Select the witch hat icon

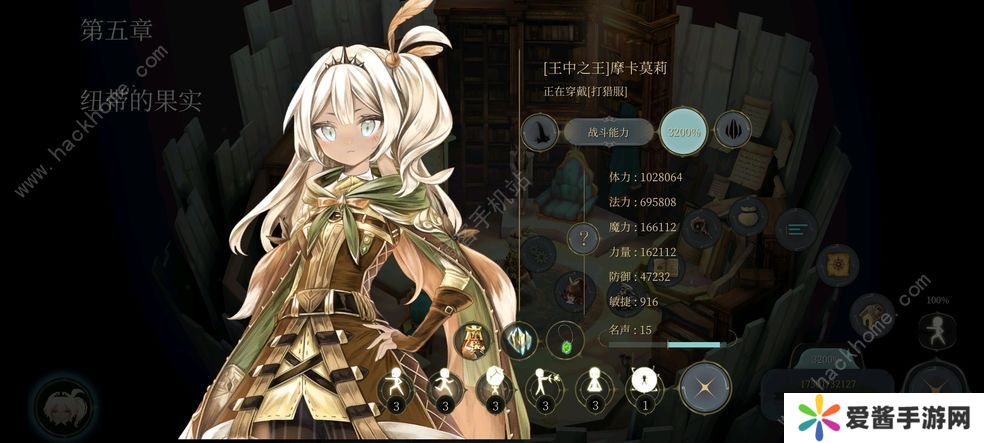[x=541, y=131]
